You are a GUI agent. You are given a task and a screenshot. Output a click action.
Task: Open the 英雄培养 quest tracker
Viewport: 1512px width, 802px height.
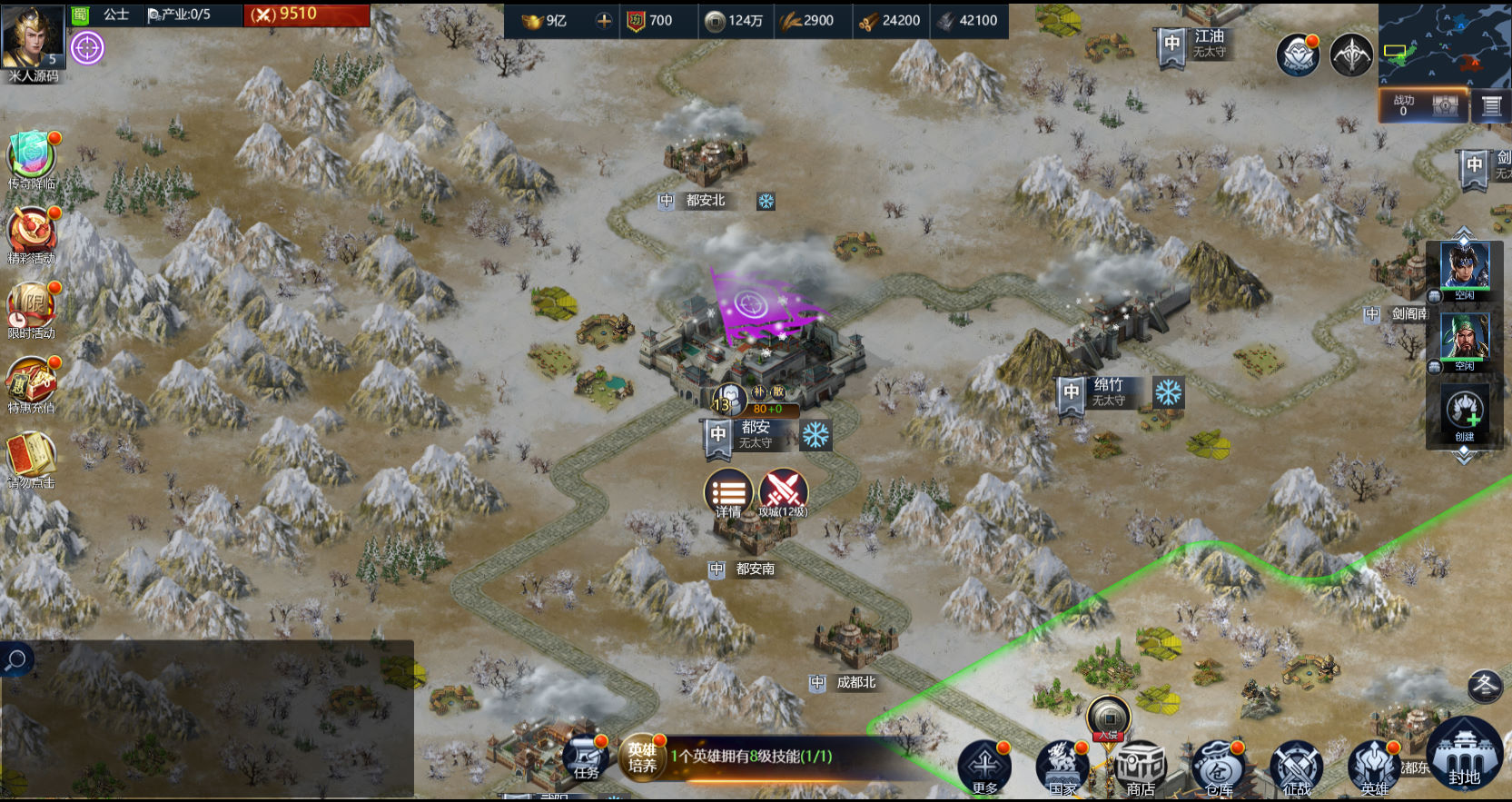(643, 757)
